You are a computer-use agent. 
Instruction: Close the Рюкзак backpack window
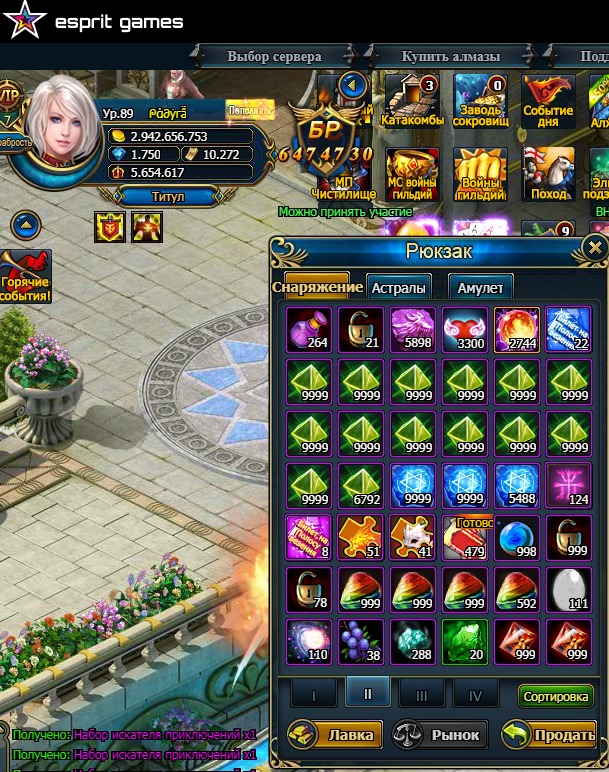point(595,248)
